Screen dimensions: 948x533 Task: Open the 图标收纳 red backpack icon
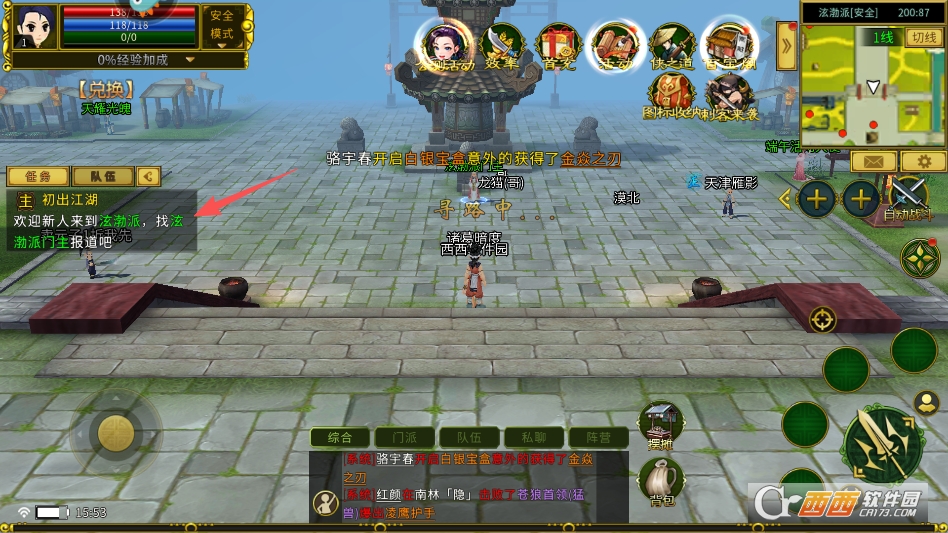tap(671, 97)
